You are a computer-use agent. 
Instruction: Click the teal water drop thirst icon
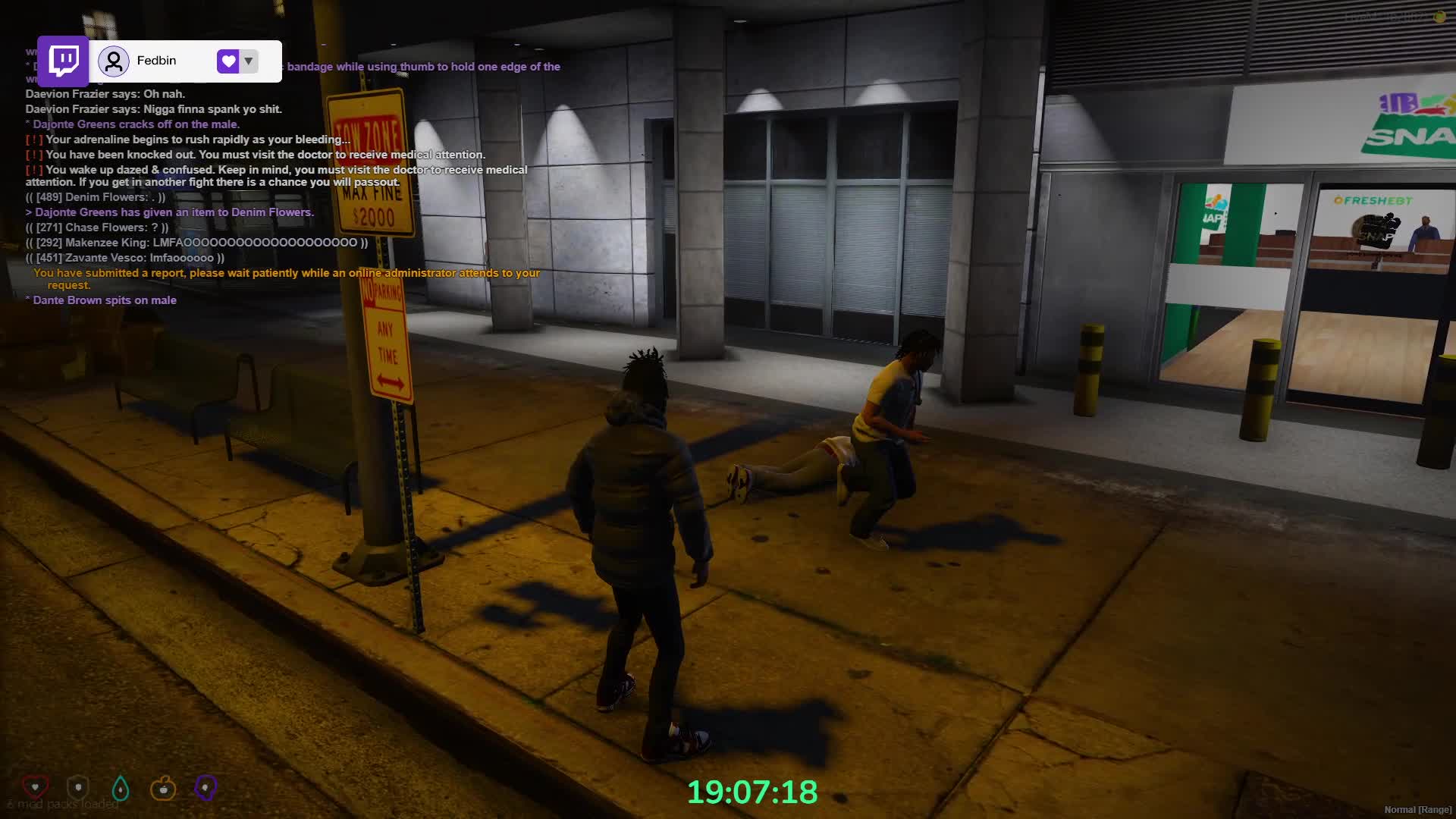(121, 789)
